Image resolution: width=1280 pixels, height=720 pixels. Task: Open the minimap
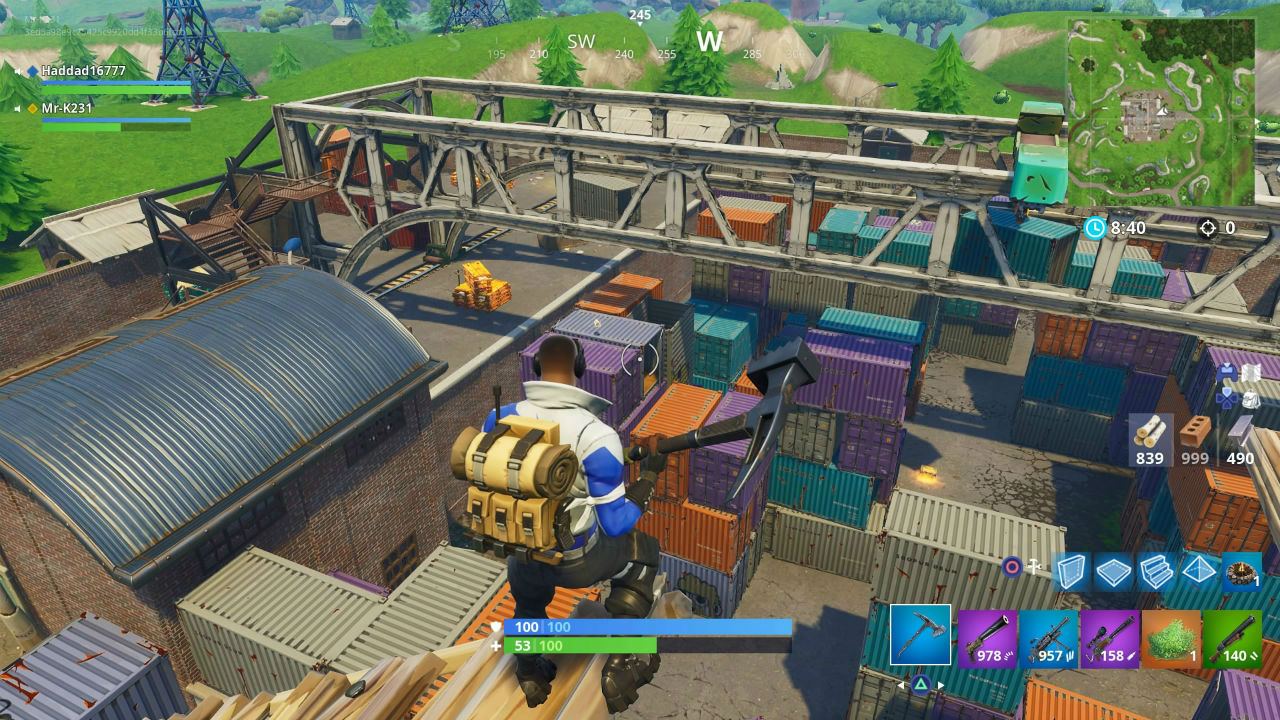point(1161,112)
